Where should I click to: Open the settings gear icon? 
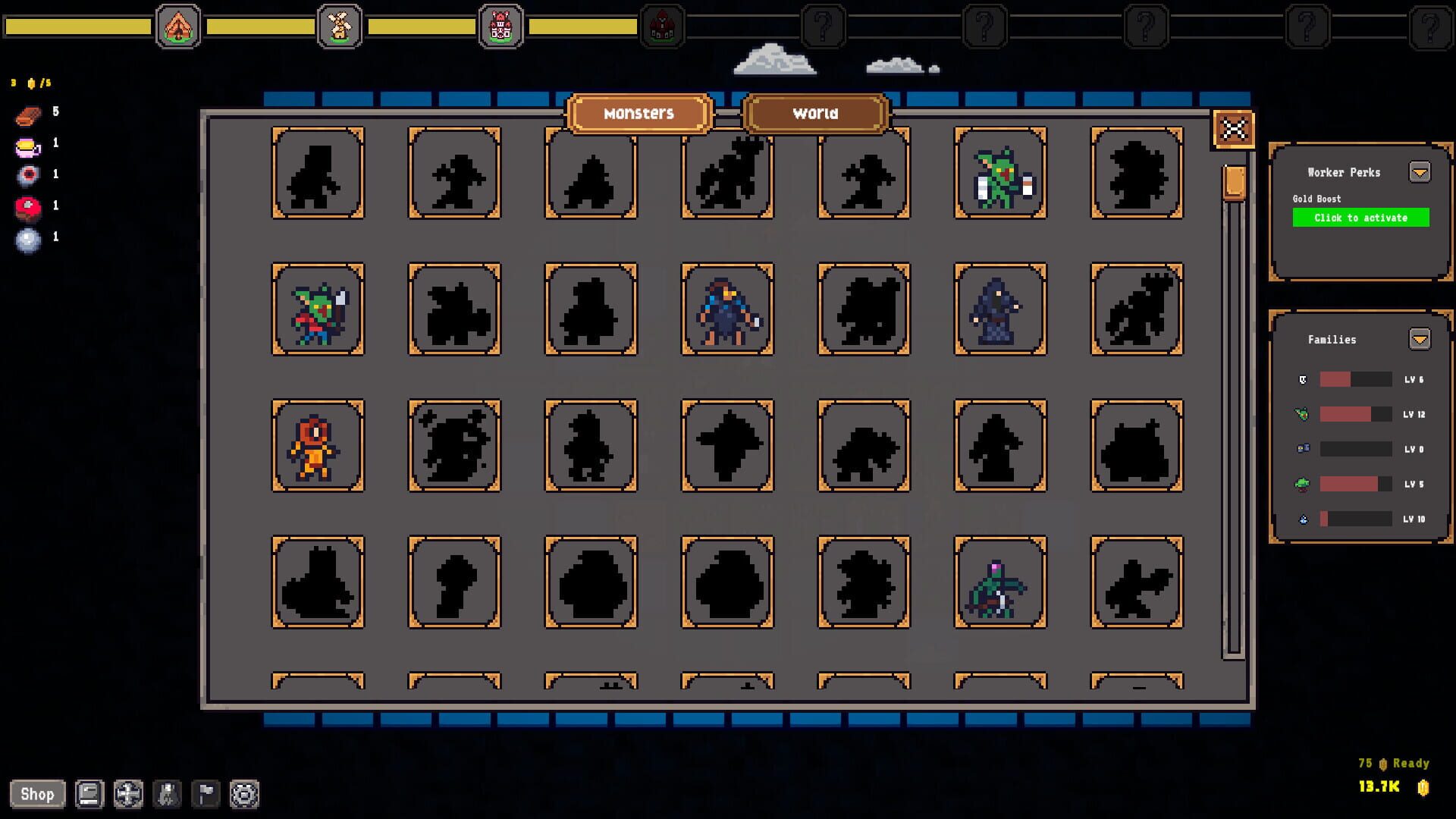pos(244,794)
